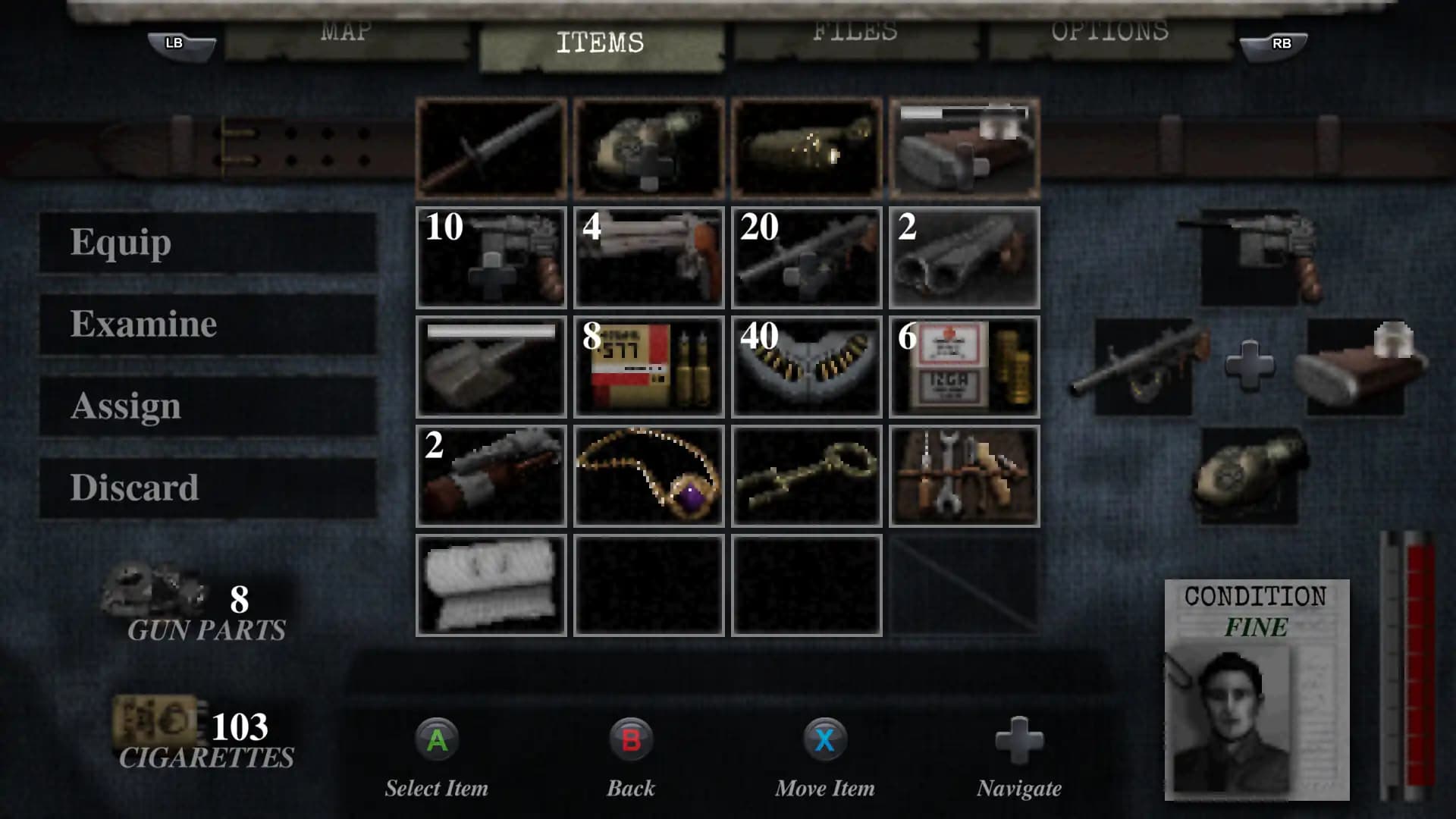Choose the revolver with 4 rounds
Image resolution: width=1456 pixels, height=819 pixels.
tap(648, 258)
